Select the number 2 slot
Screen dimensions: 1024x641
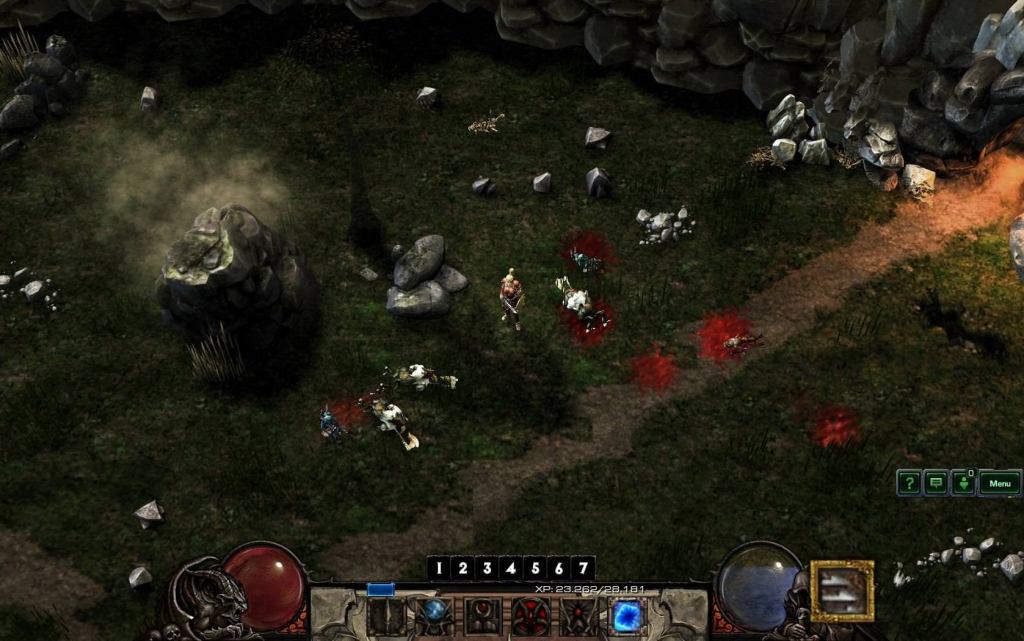pyautogui.click(x=463, y=568)
